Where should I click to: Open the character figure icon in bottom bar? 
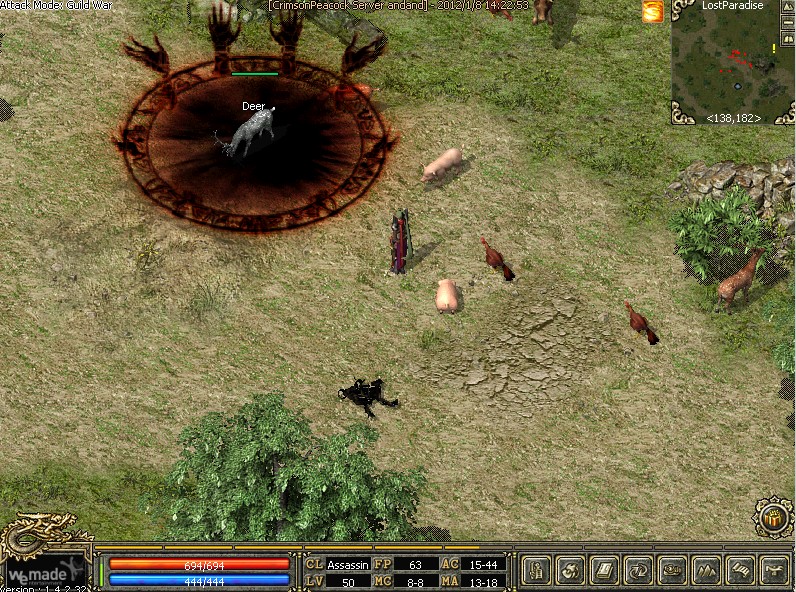[x=536, y=571]
